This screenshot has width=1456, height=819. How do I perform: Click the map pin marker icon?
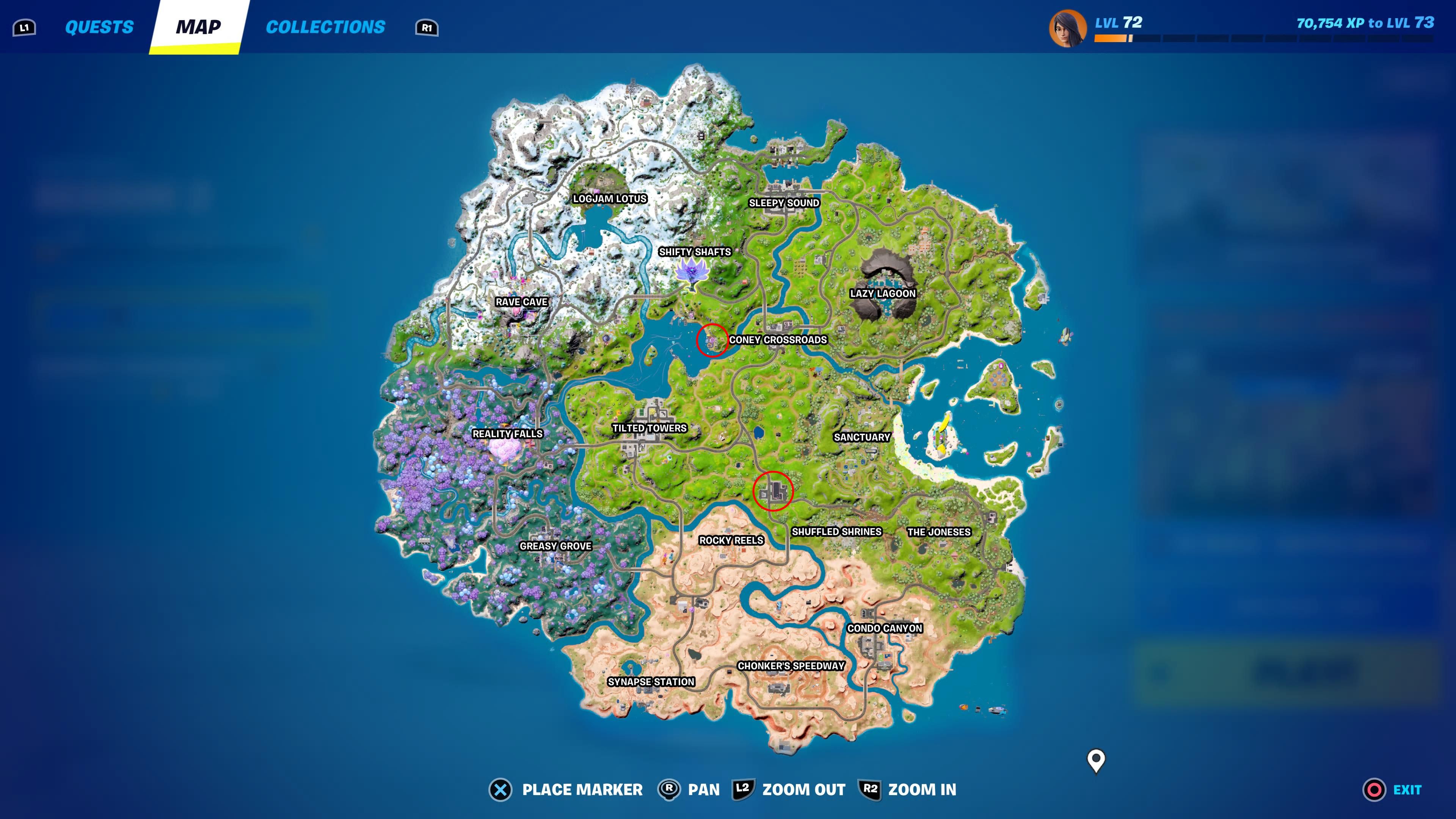click(x=1096, y=759)
